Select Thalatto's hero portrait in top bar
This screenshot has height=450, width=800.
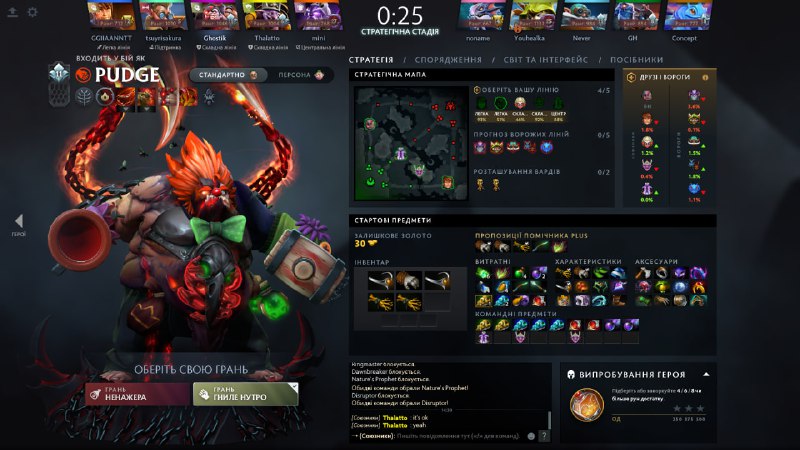pyautogui.click(x=261, y=17)
